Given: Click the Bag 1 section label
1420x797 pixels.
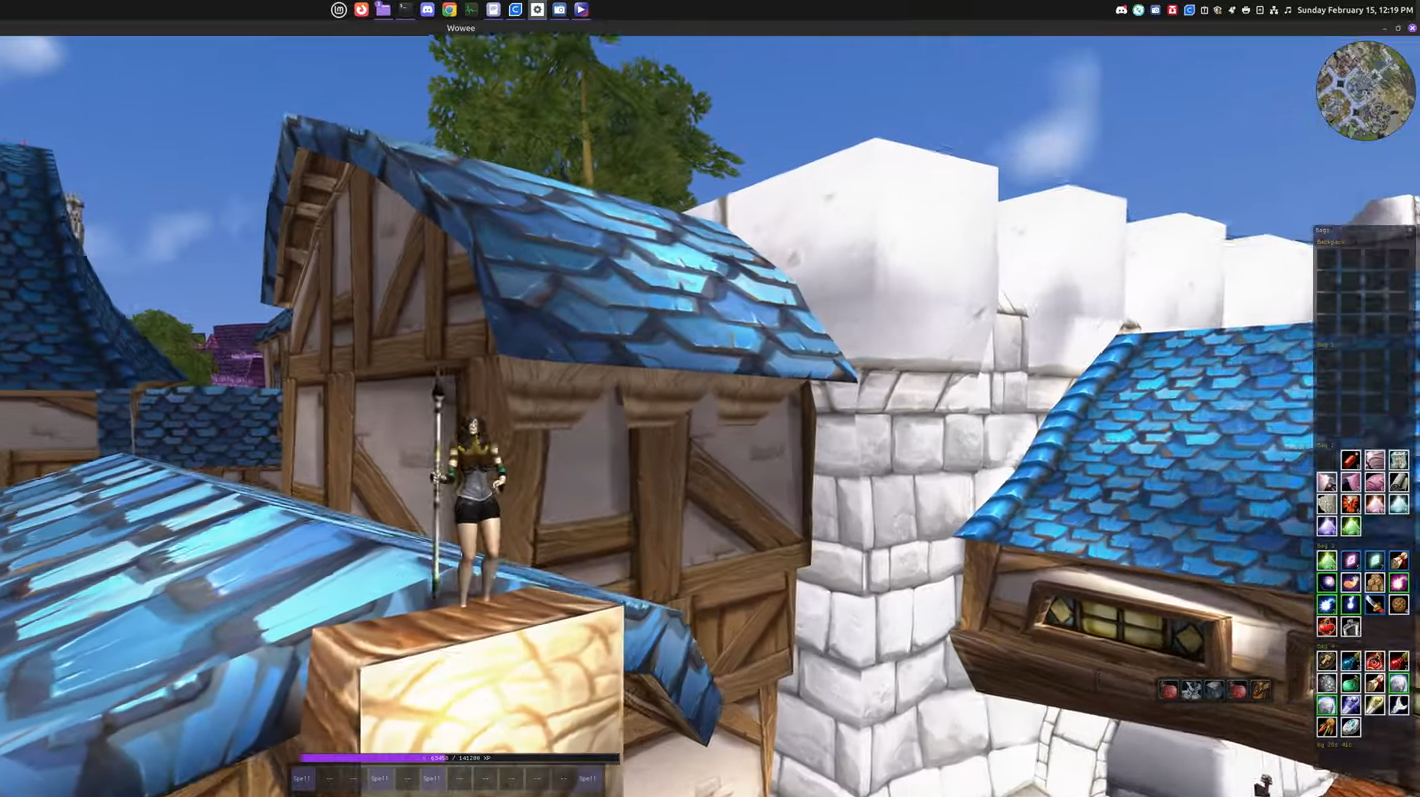Looking at the screenshot, I should tap(1324, 344).
